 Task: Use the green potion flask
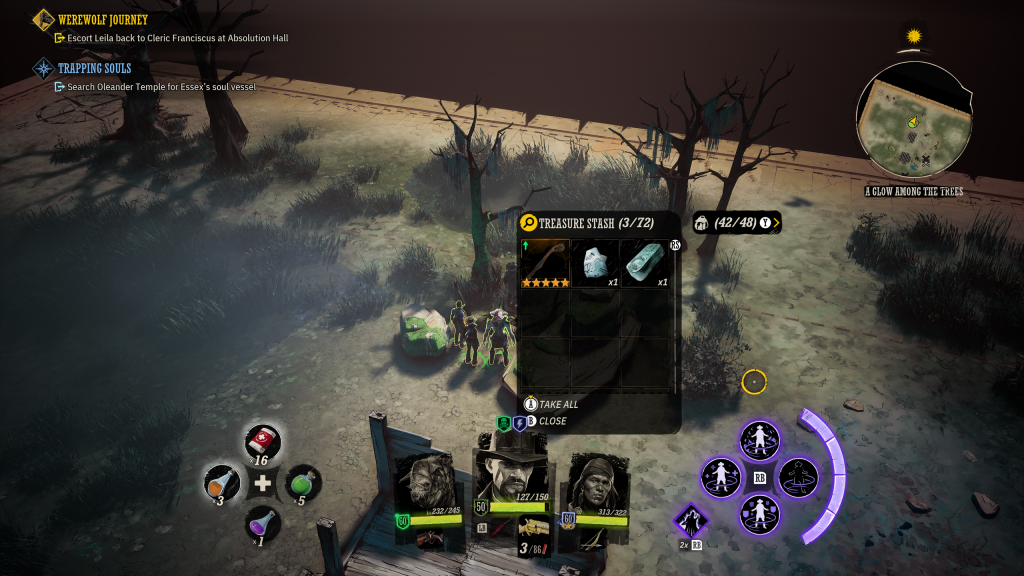point(304,483)
